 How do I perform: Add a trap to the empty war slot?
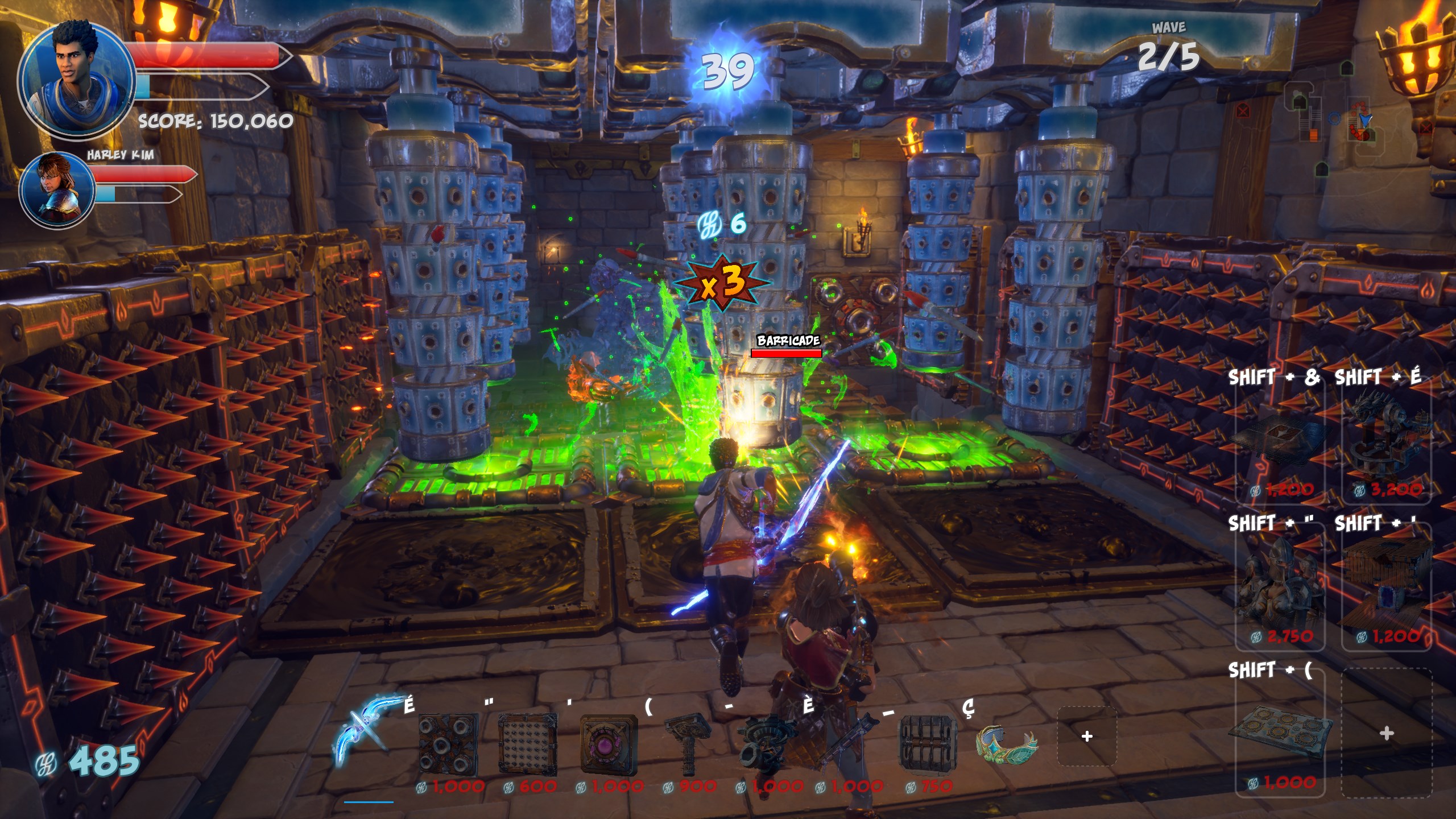pos(1386,734)
